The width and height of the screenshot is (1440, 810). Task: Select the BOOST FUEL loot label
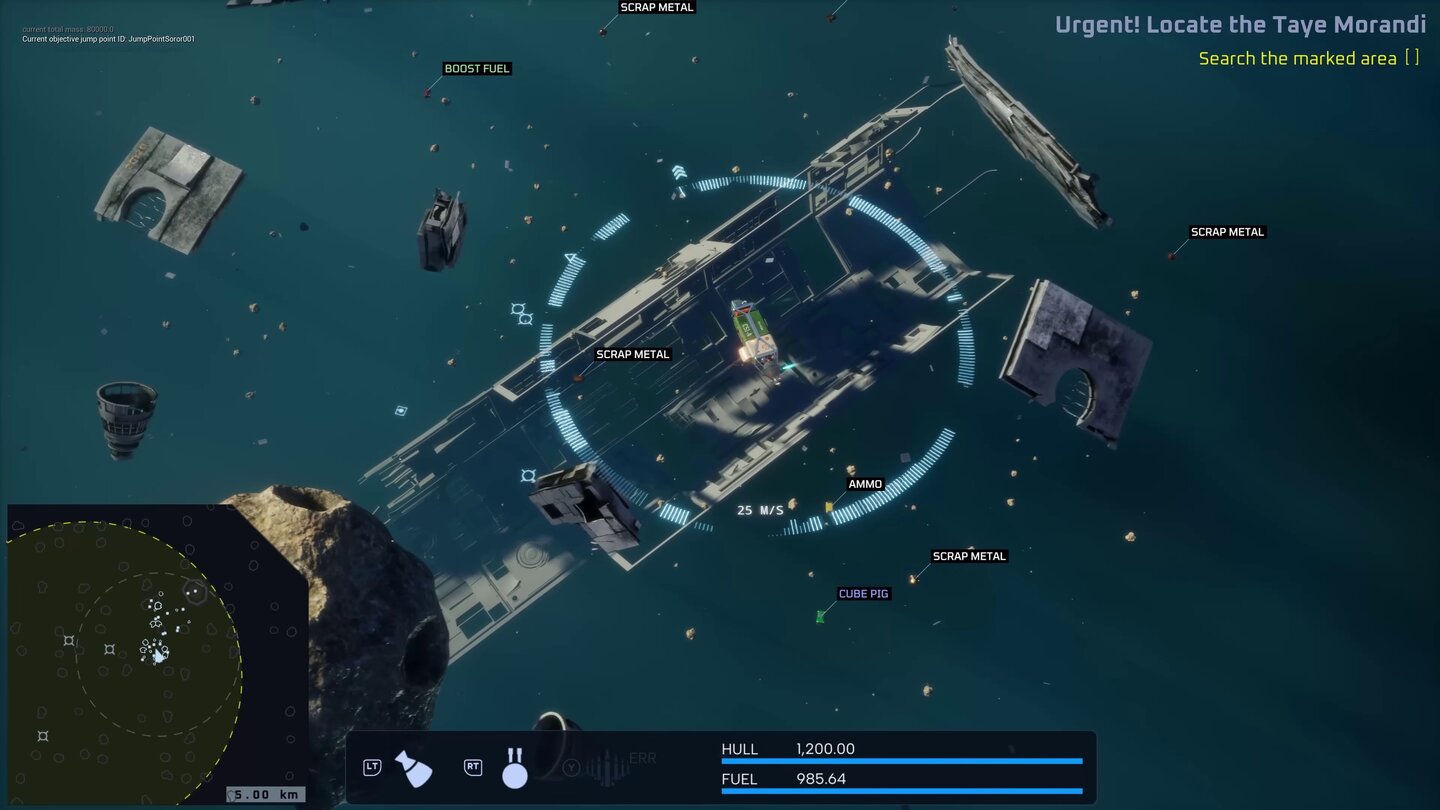point(477,69)
